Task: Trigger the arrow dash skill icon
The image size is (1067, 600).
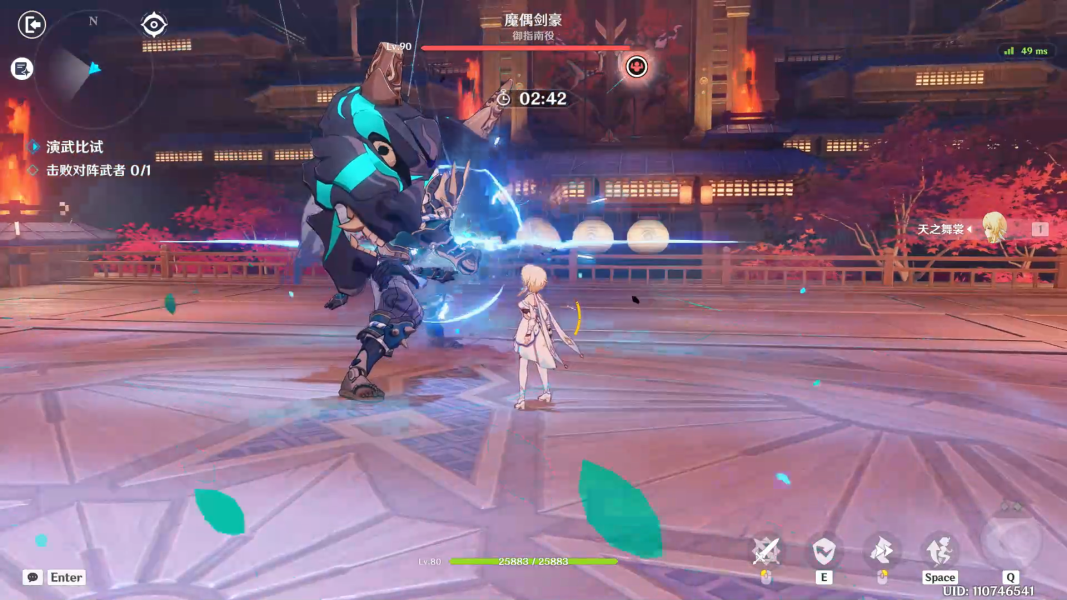Action: (x=881, y=550)
